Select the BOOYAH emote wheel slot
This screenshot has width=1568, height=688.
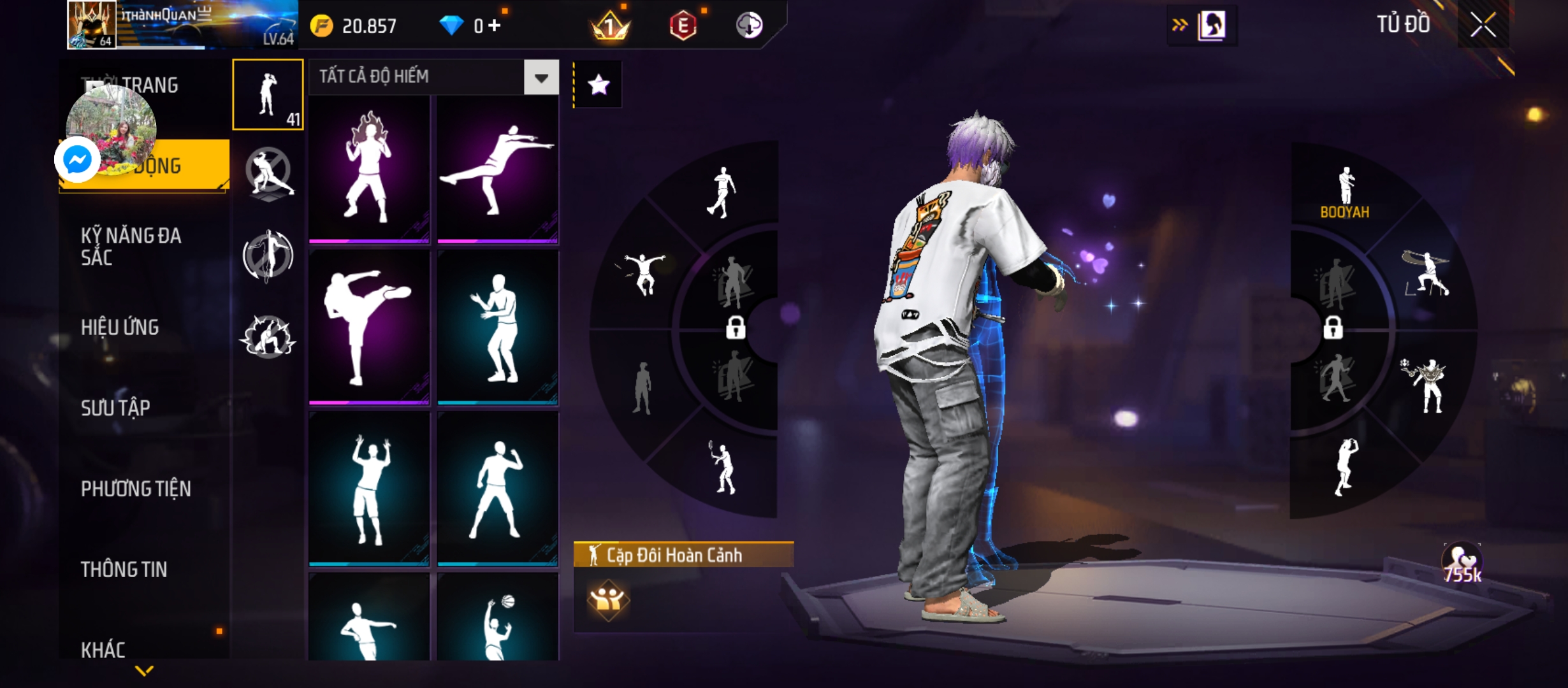coord(1345,191)
